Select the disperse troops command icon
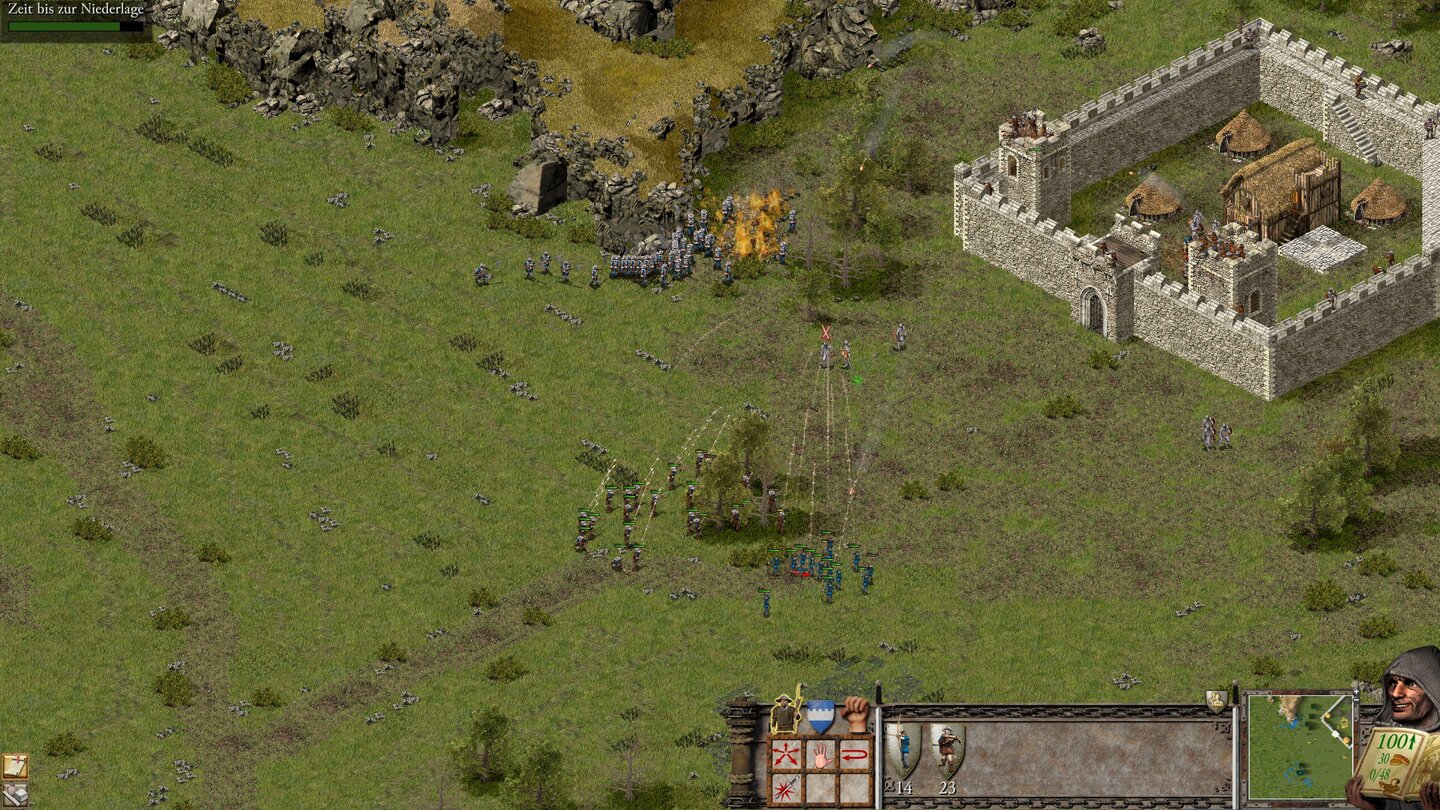This screenshot has width=1440, height=810. click(785, 753)
